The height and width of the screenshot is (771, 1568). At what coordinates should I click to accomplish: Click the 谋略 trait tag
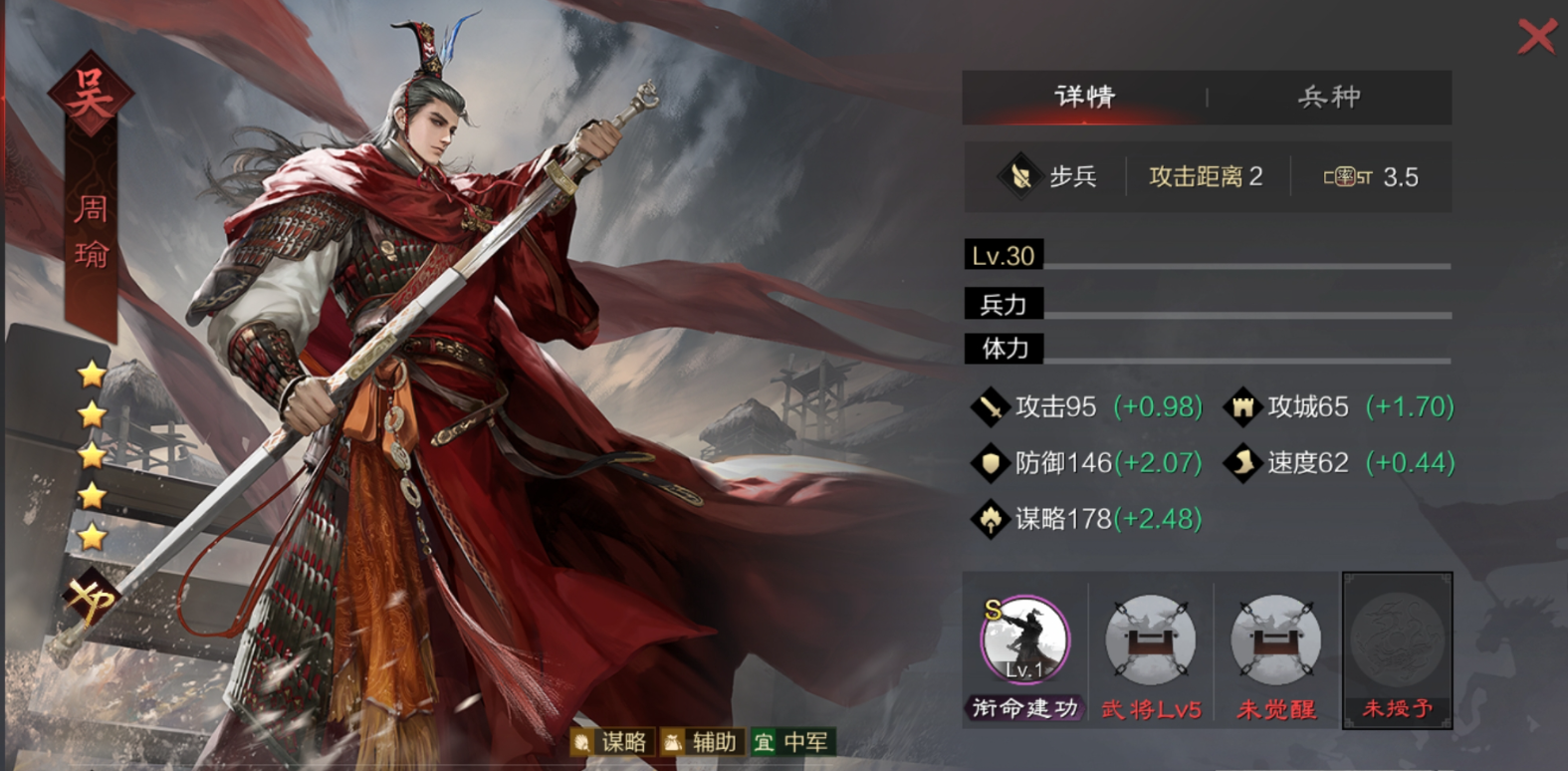pyautogui.click(x=614, y=742)
